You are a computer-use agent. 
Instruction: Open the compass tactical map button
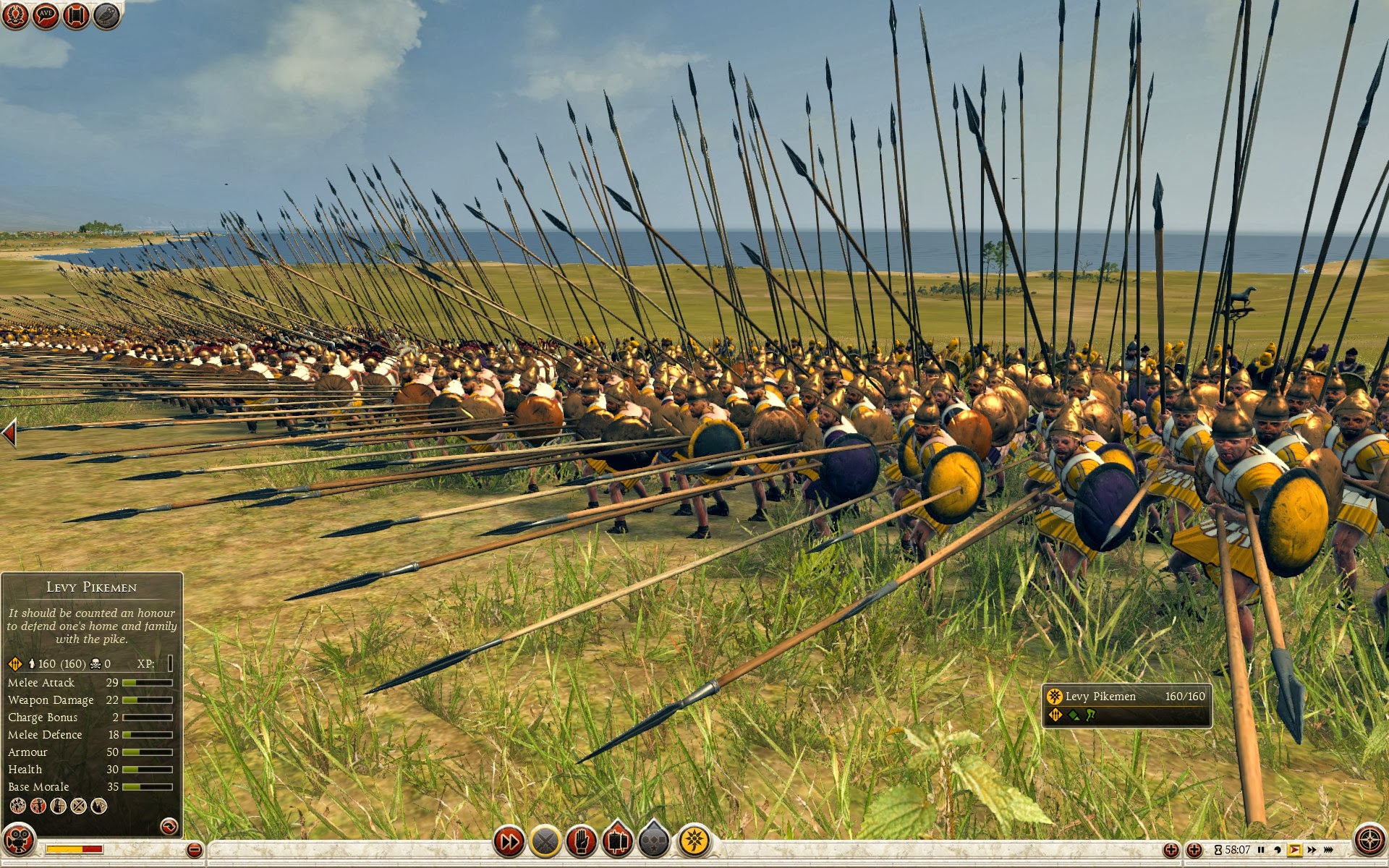tap(1369, 841)
